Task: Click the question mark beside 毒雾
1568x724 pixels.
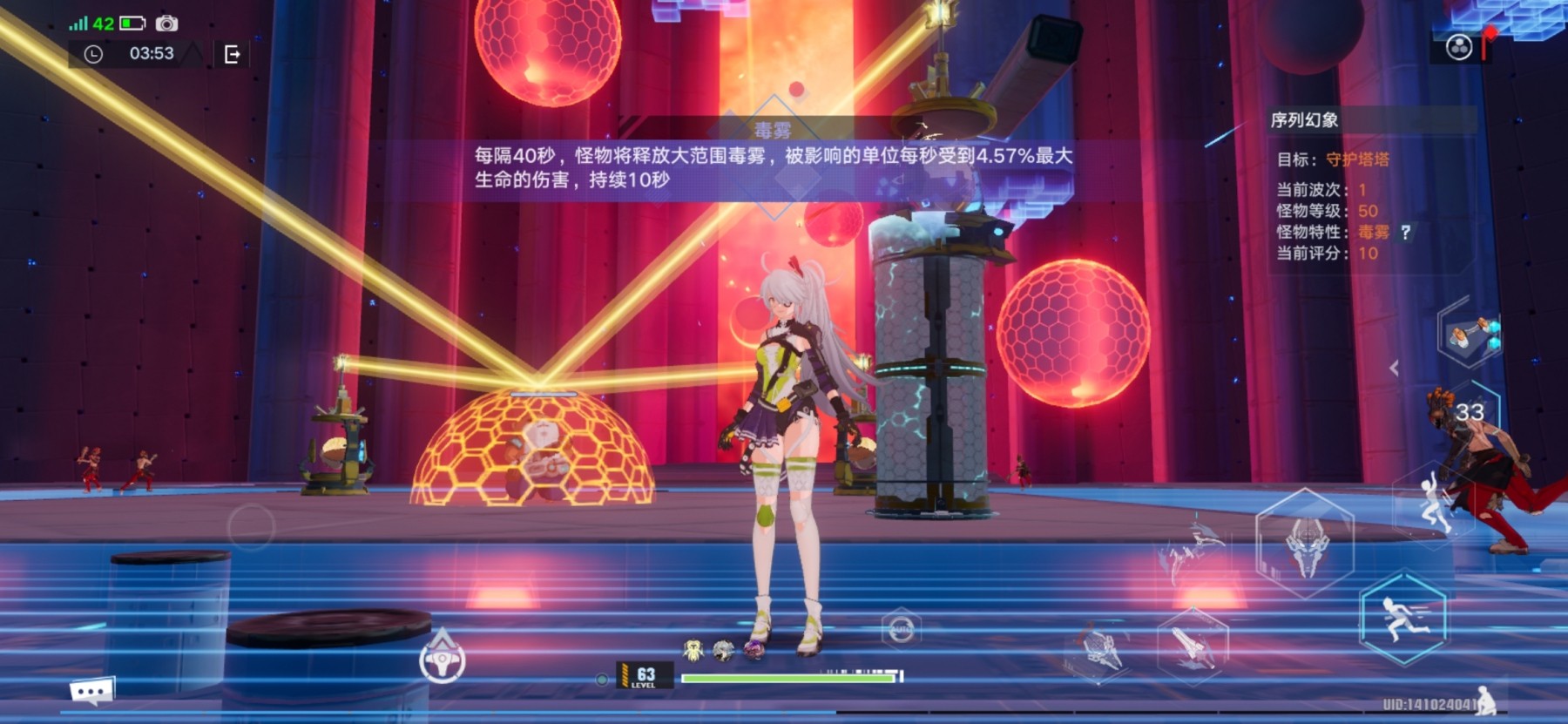Action: [x=1405, y=232]
